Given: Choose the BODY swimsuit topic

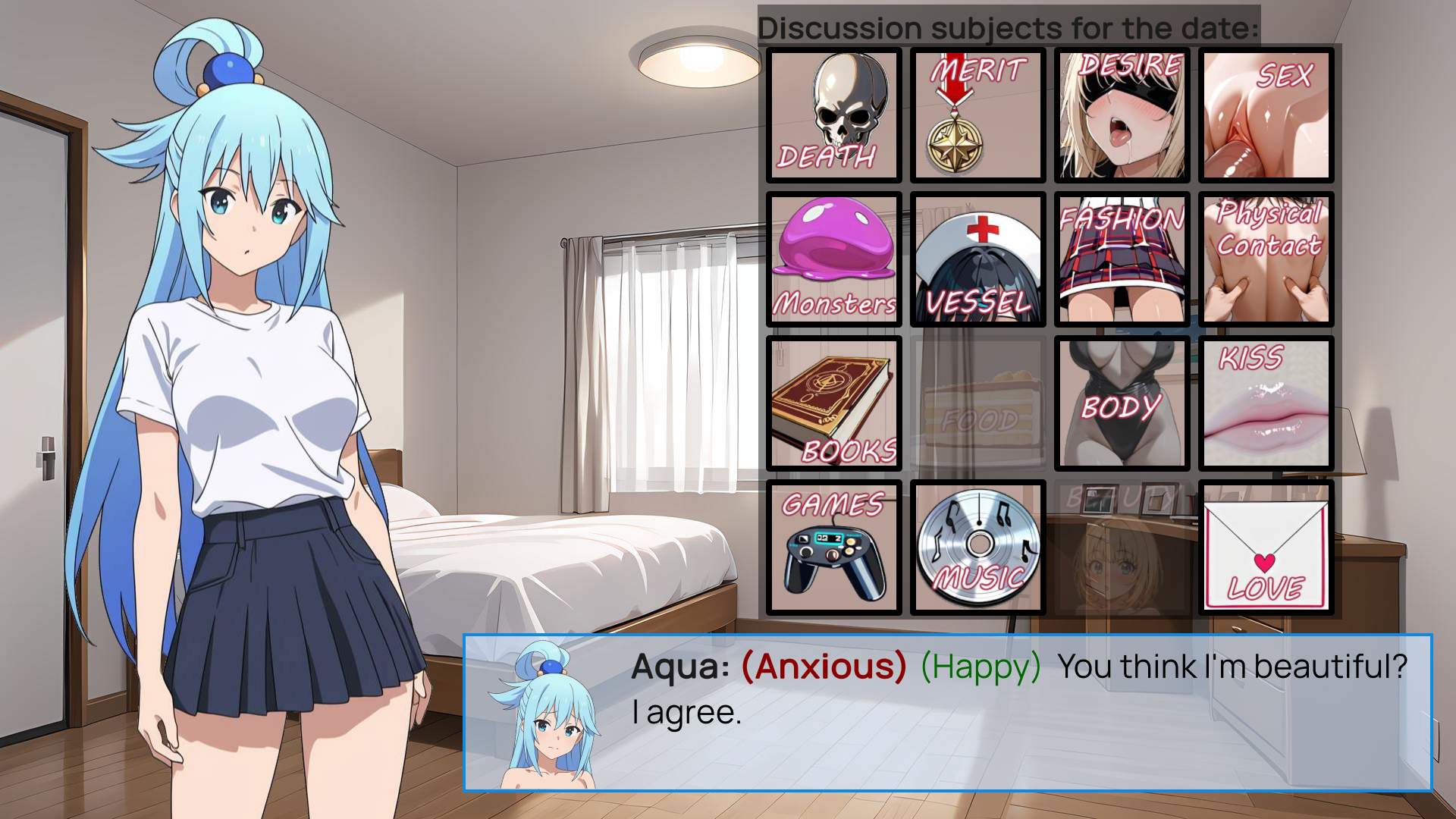Looking at the screenshot, I should click(1122, 404).
